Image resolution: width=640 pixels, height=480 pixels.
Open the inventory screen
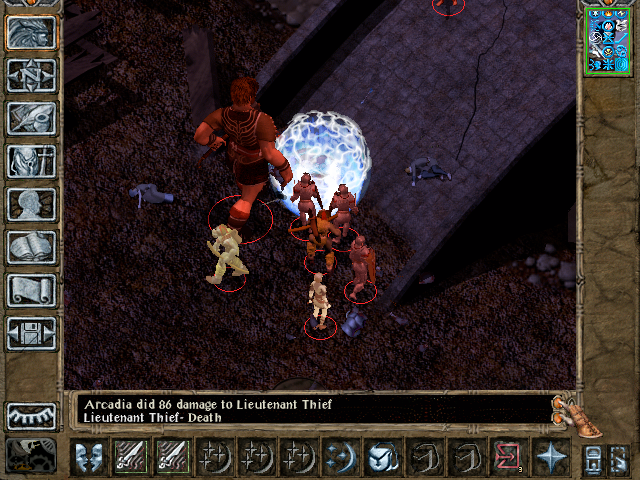point(32,161)
